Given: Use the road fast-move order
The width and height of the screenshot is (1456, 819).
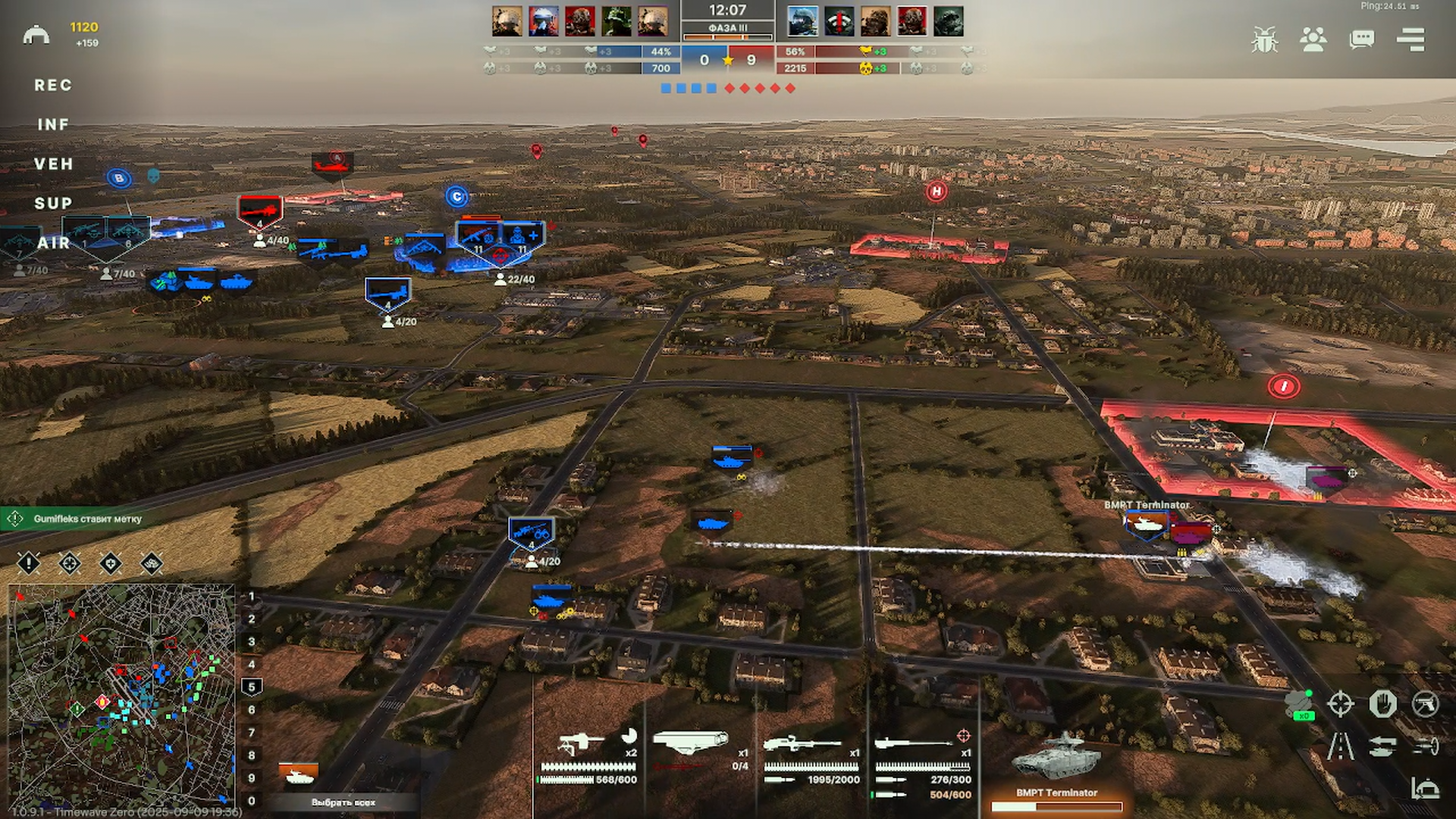Looking at the screenshot, I should (1340, 747).
